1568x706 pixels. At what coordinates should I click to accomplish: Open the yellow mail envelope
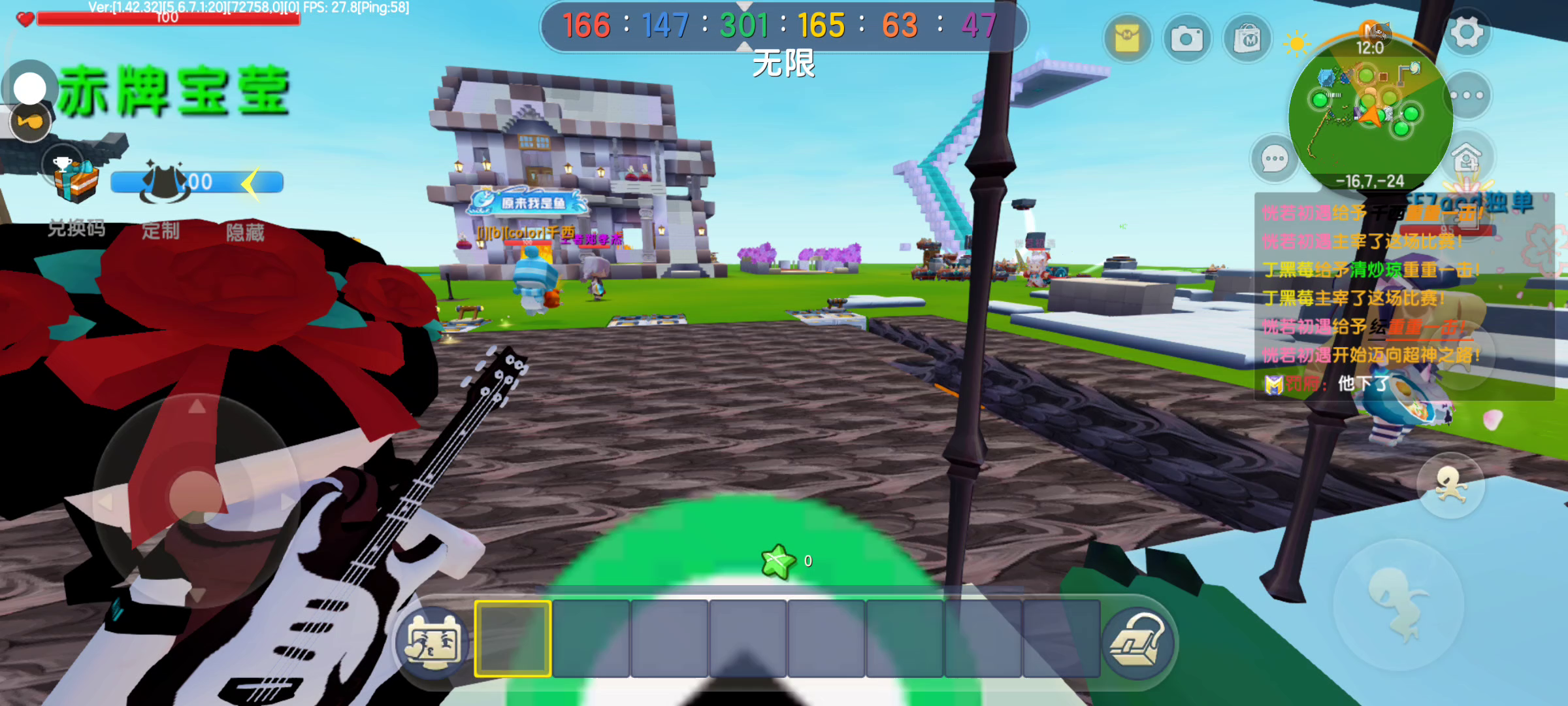[x=1127, y=39]
